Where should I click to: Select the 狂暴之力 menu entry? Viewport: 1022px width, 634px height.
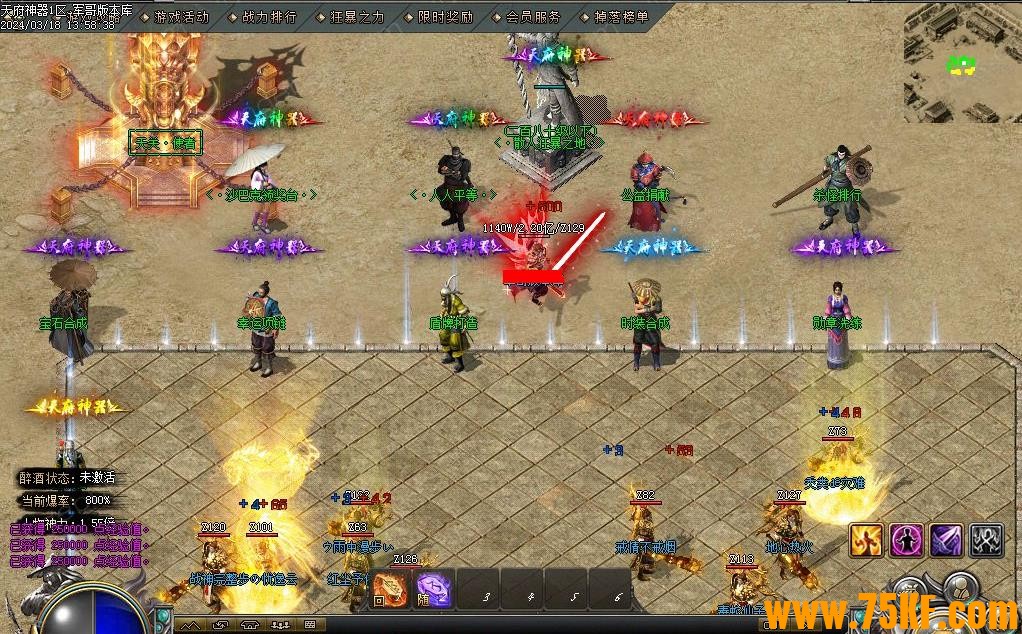pyautogui.click(x=356, y=17)
